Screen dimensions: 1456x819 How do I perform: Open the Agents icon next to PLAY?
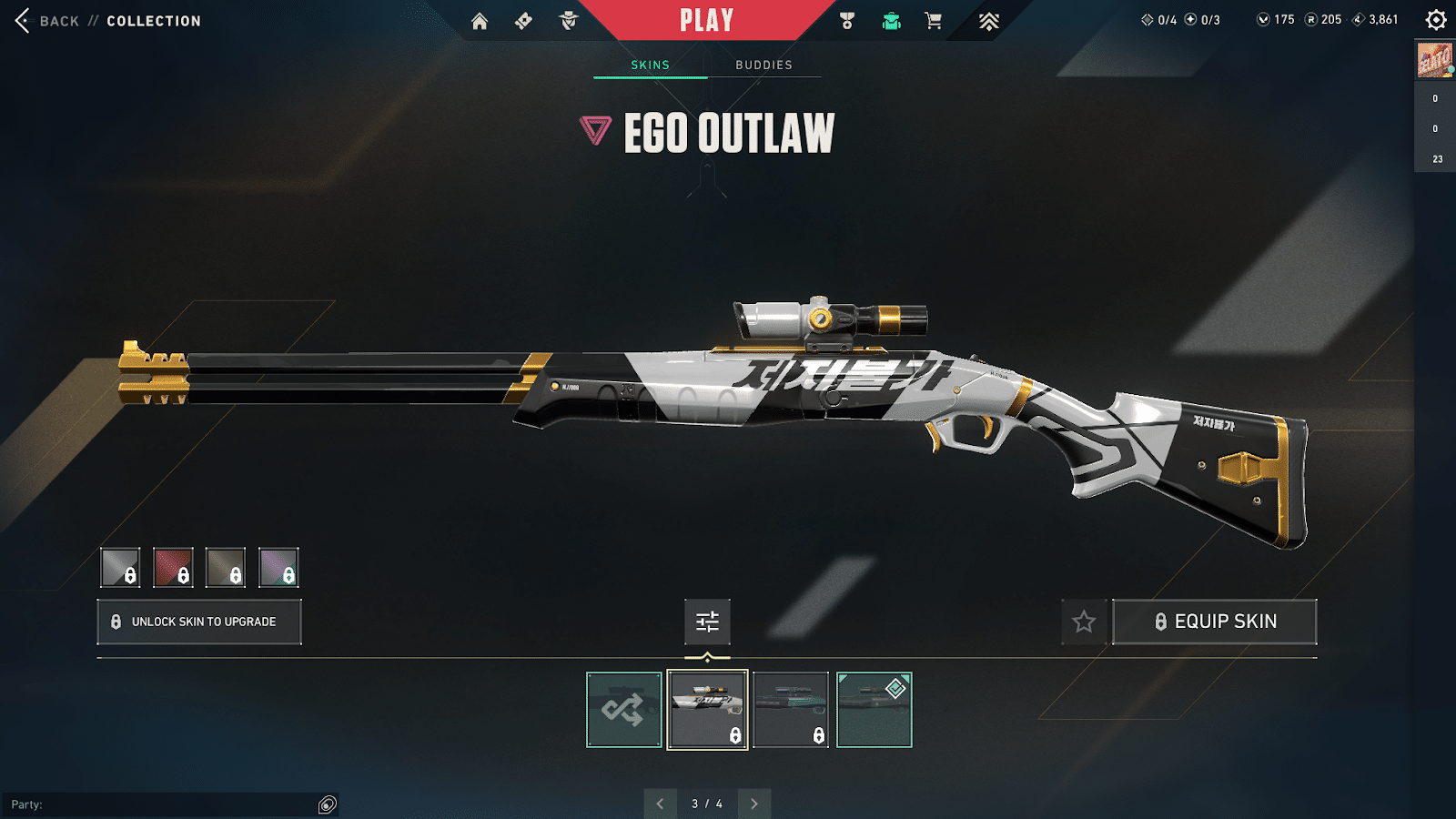(569, 20)
